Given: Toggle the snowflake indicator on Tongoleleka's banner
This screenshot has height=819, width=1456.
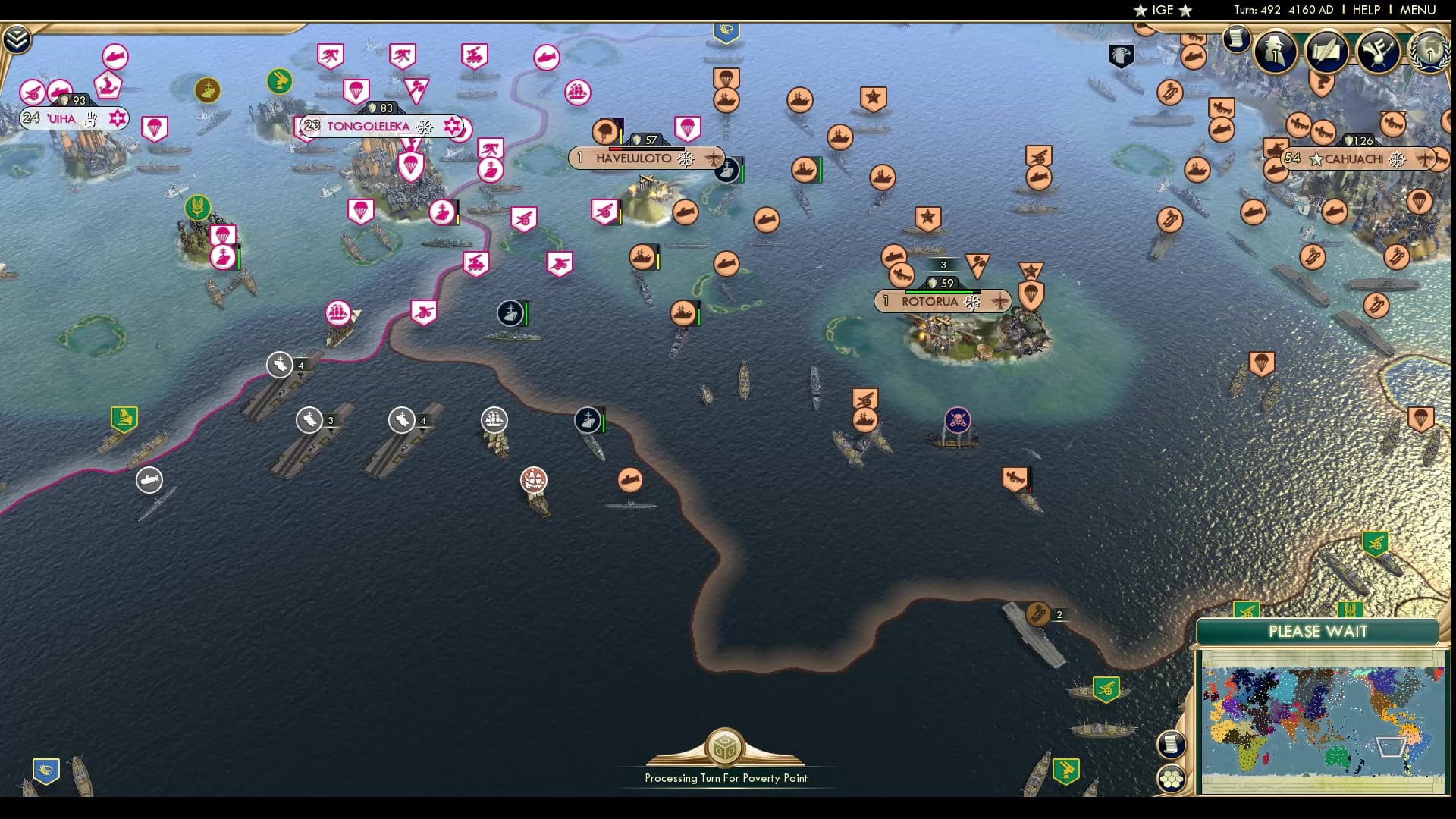Looking at the screenshot, I should pos(425,127).
